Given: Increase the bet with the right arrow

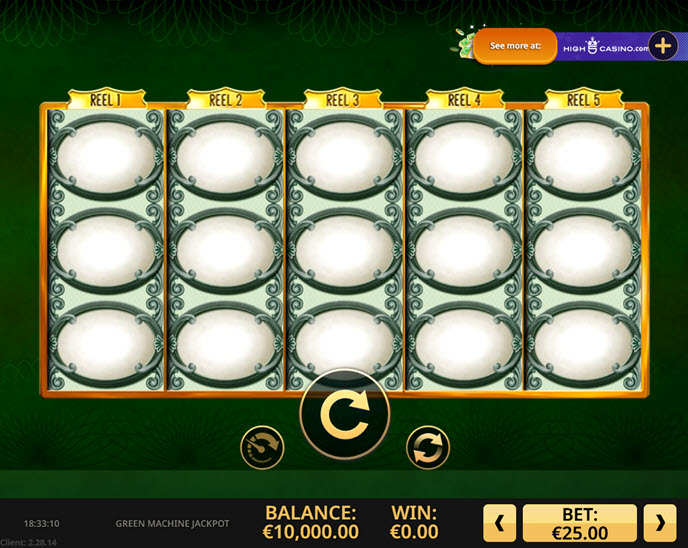Looking at the screenshot, I should coord(659,522).
